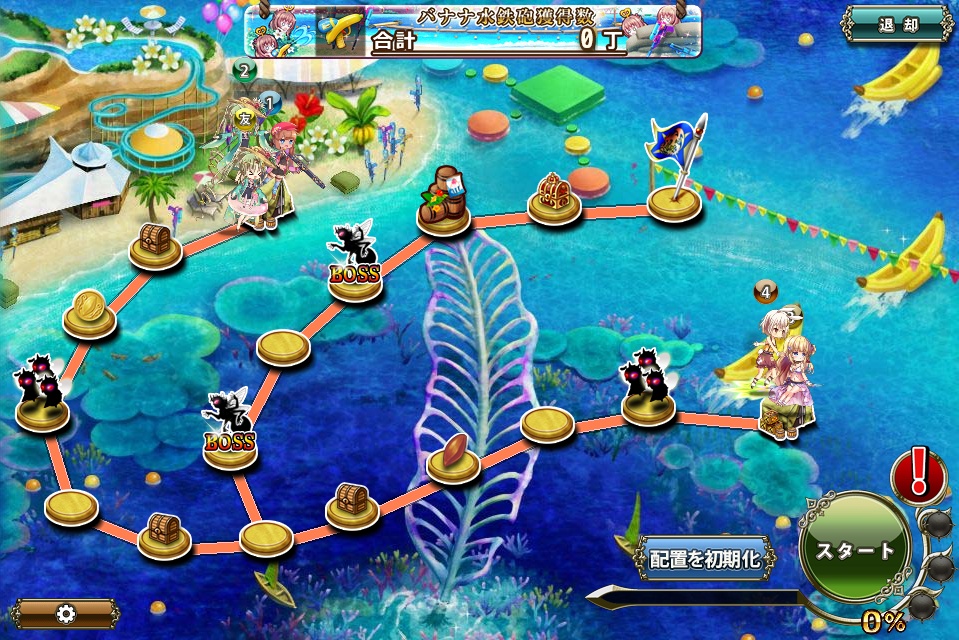959x640 pixels.
Task: Reset placement with 配置を初期化 button
Action: pos(704,559)
